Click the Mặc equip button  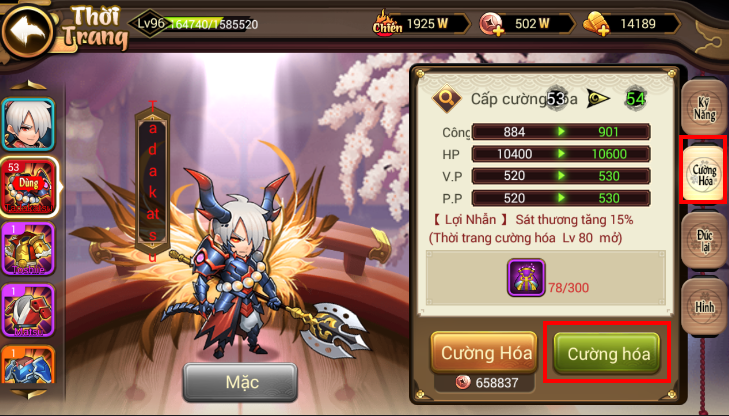240,382
